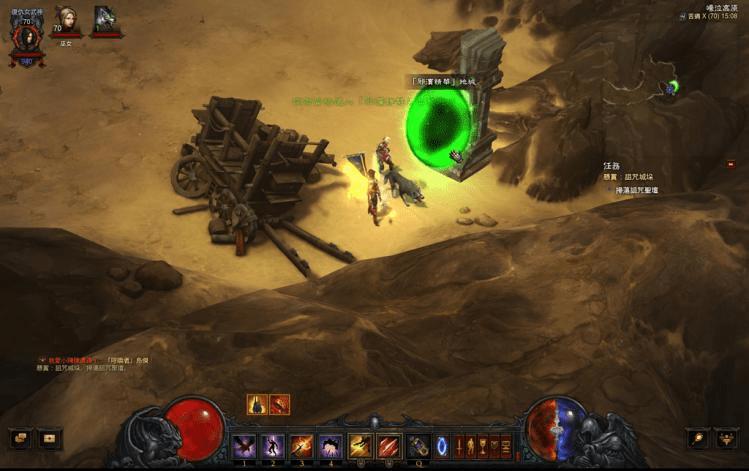Viewport: 749px width, 471px height.
Task: Open the social friends list button
Action: coord(50,438)
